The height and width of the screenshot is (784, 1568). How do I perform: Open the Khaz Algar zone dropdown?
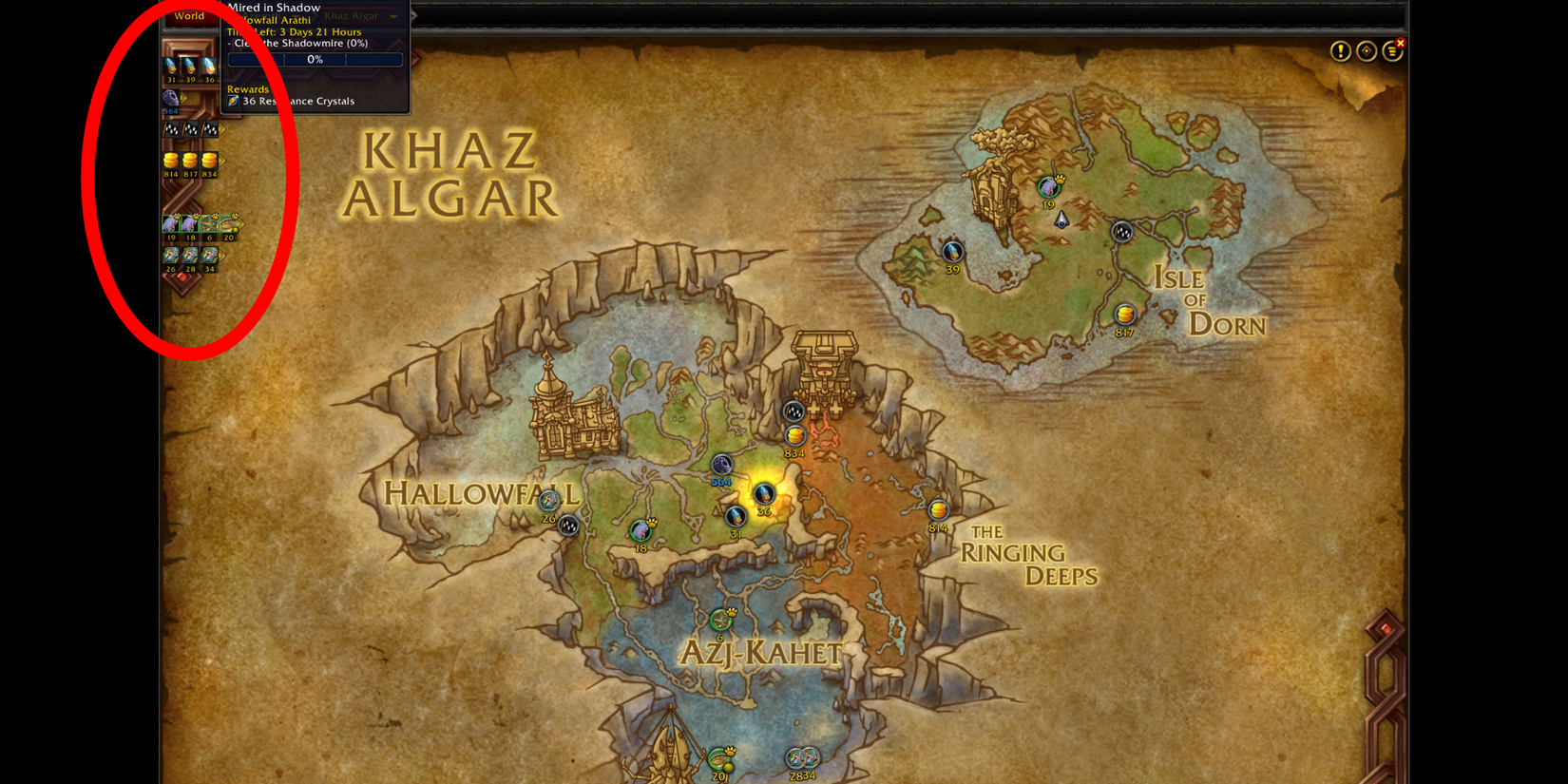[x=353, y=15]
